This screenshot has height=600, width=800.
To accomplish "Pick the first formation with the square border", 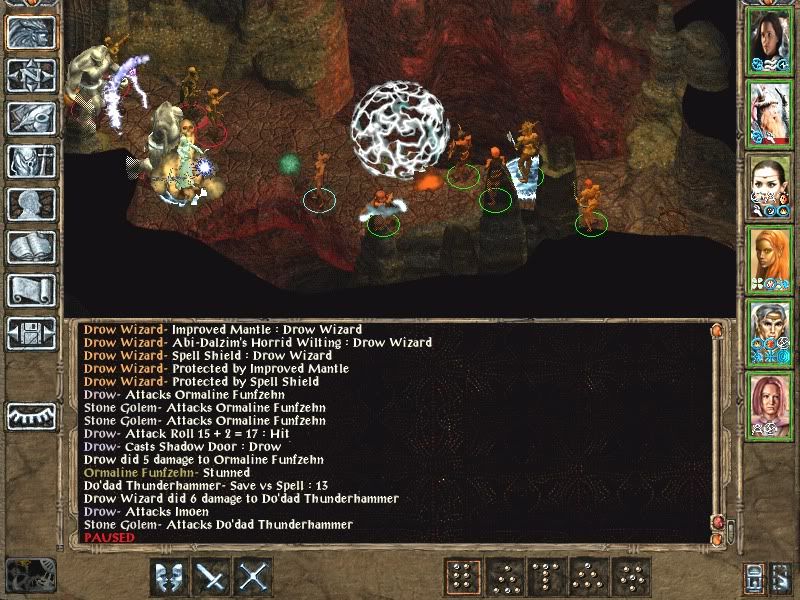I will click(x=463, y=578).
